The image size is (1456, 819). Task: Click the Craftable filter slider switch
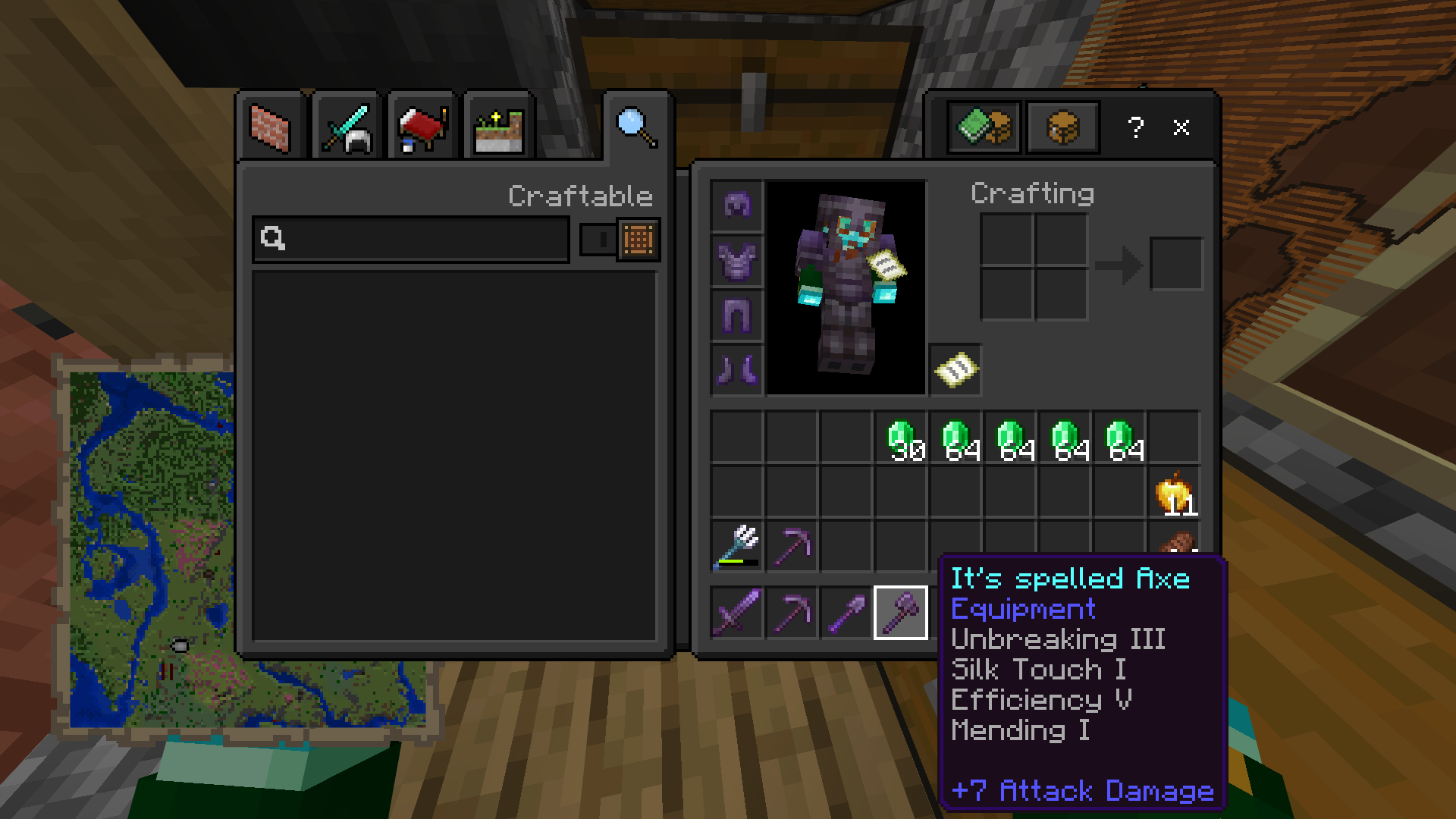(598, 240)
